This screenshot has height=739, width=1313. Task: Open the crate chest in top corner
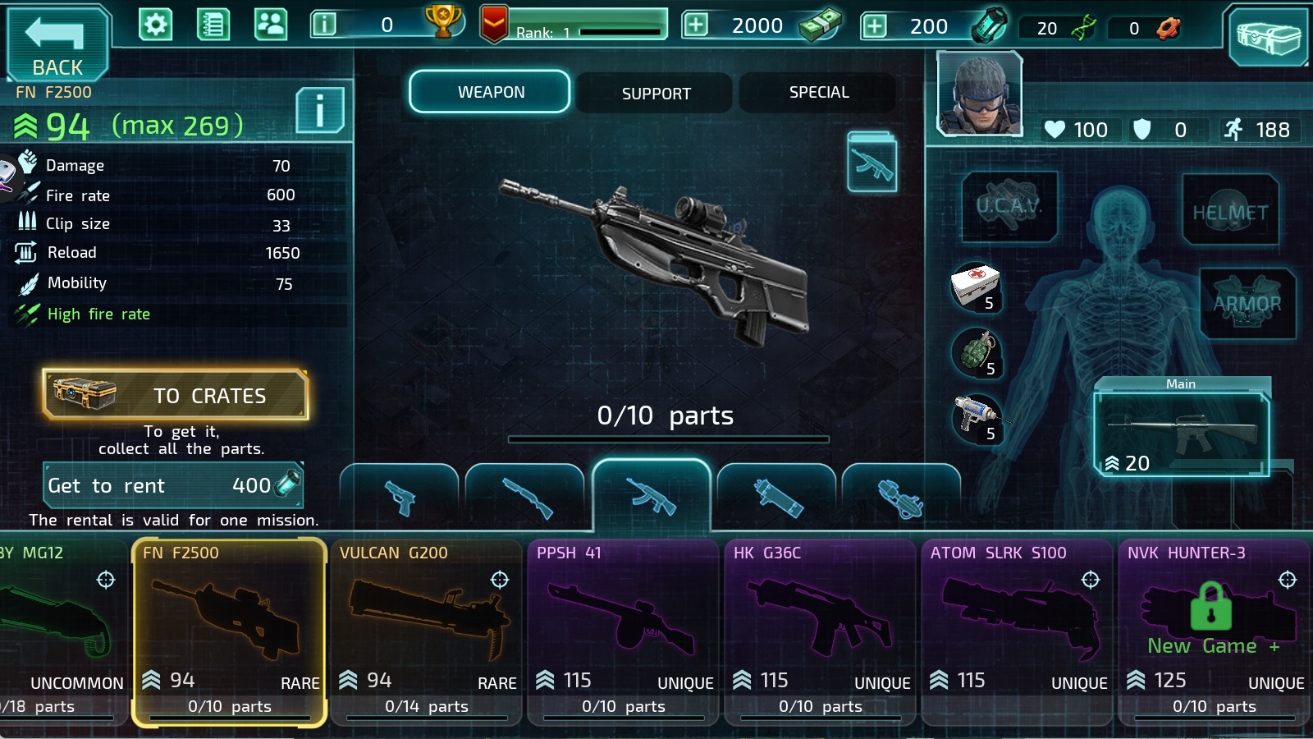[1266, 37]
